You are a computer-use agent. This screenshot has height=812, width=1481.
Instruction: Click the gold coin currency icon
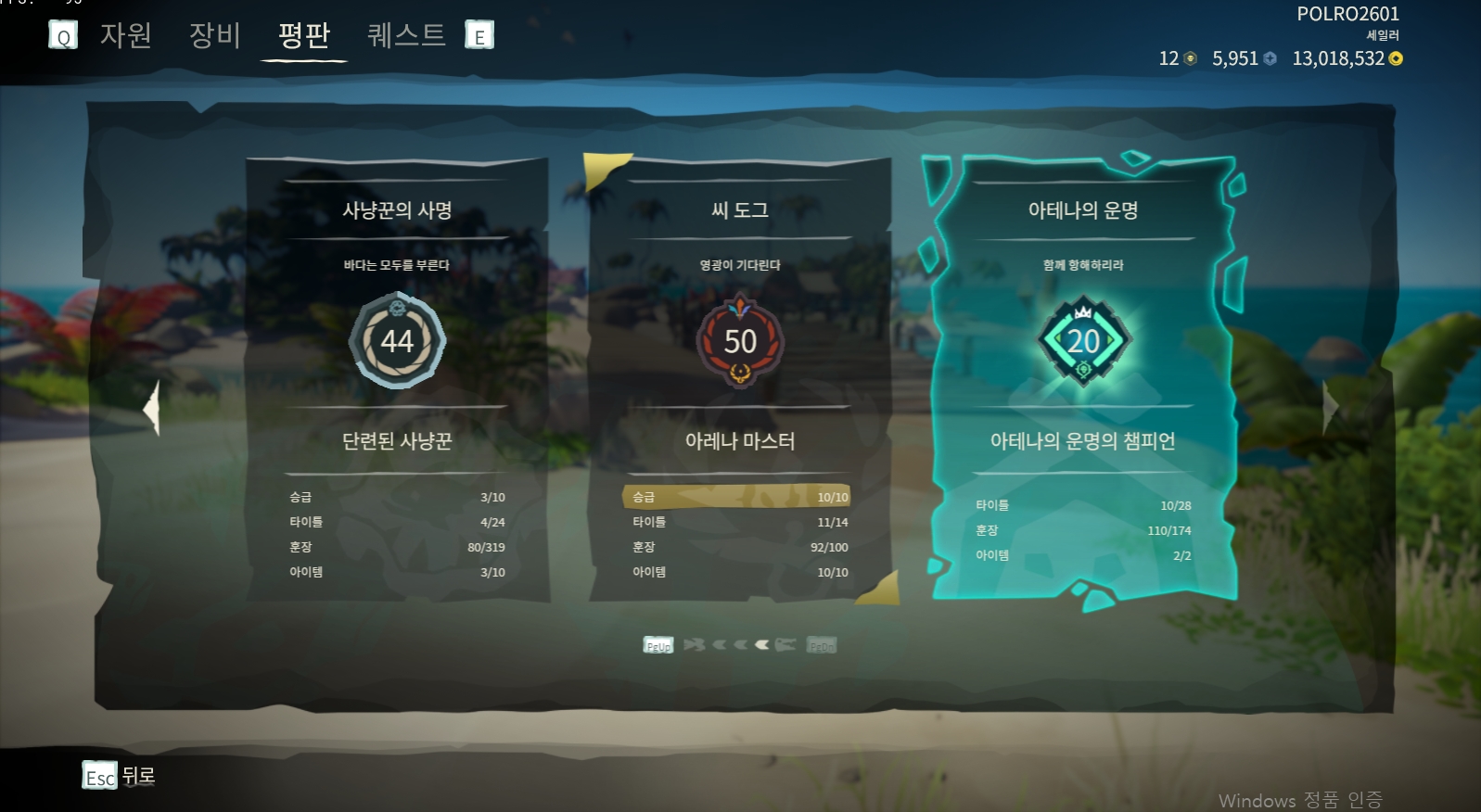pyautogui.click(x=1393, y=57)
